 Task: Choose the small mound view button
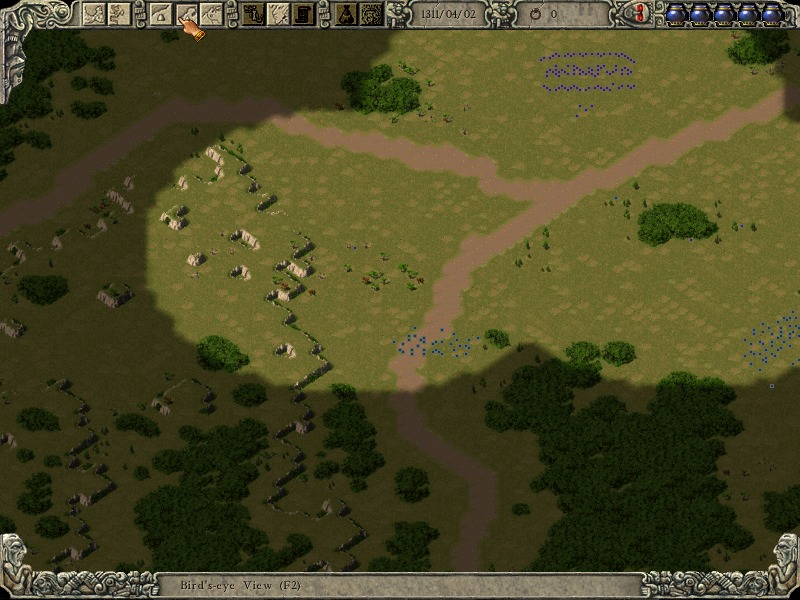(161, 13)
